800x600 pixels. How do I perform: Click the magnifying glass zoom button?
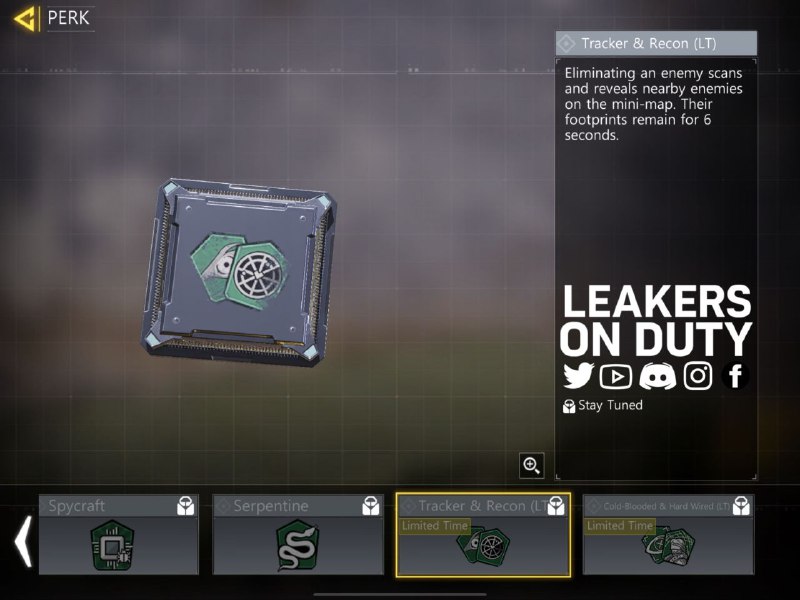pos(532,465)
